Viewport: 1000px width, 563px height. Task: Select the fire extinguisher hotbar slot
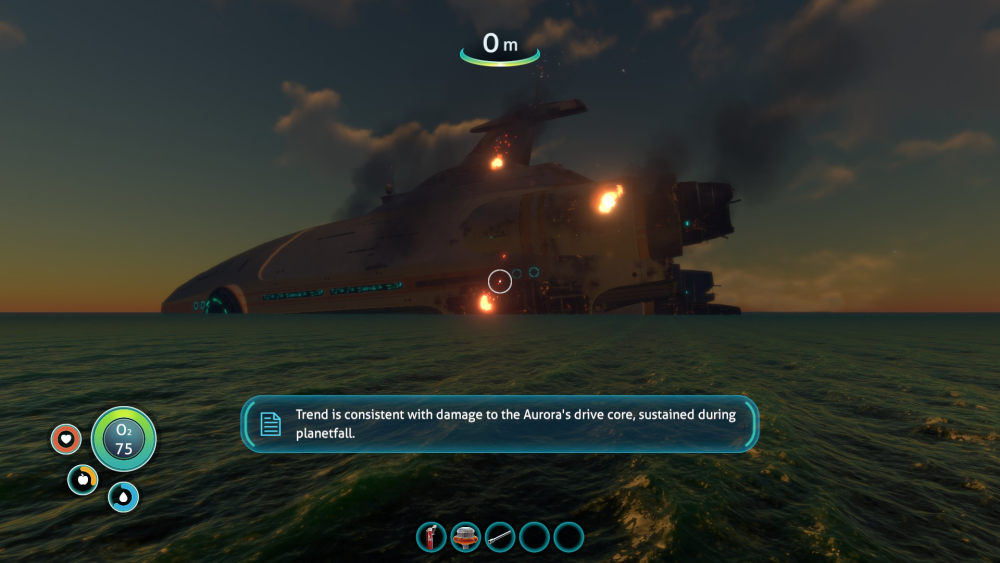pyautogui.click(x=431, y=537)
